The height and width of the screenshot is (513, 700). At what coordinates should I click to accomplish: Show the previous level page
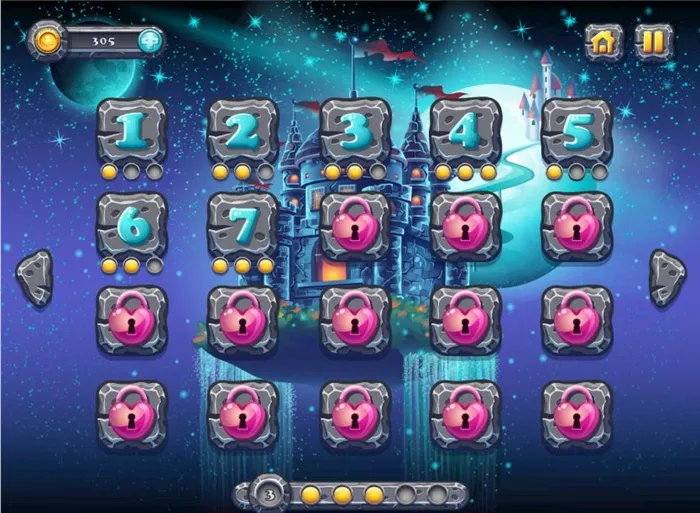click(36, 277)
